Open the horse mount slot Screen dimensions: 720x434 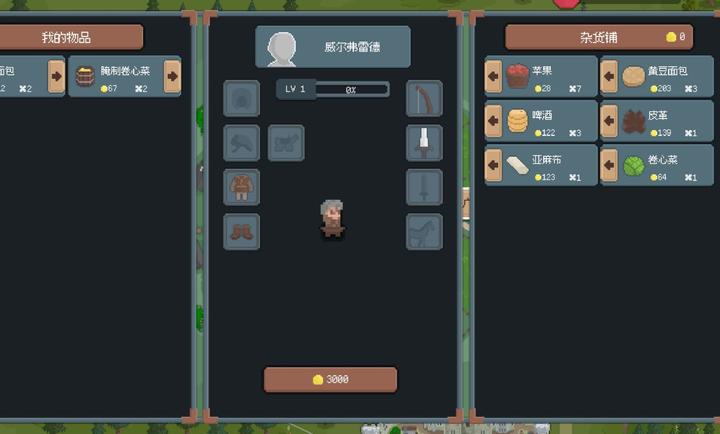point(424,231)
